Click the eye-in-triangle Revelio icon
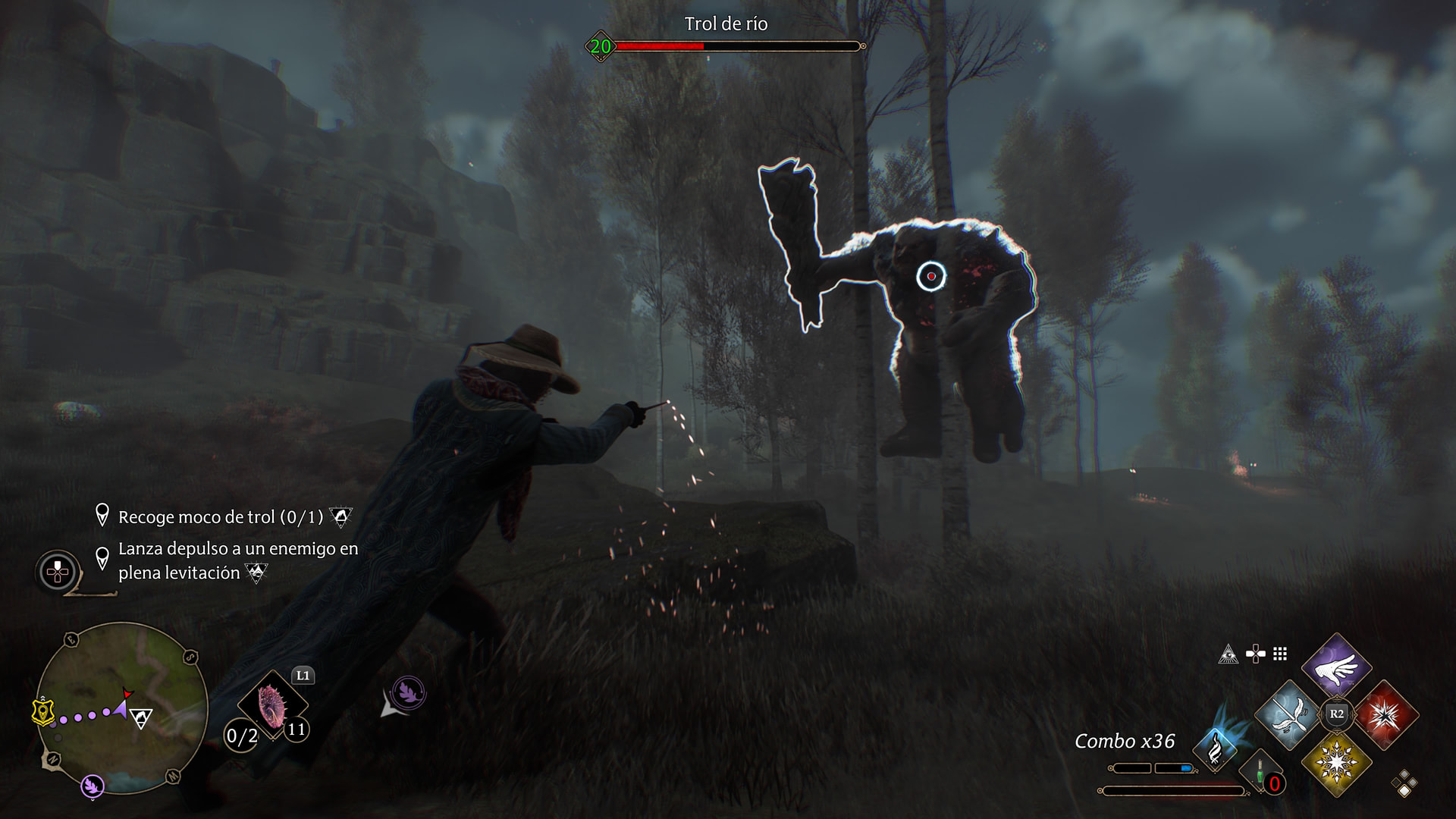Viewport: 1456px width, 819px height. pos(1228,654)
